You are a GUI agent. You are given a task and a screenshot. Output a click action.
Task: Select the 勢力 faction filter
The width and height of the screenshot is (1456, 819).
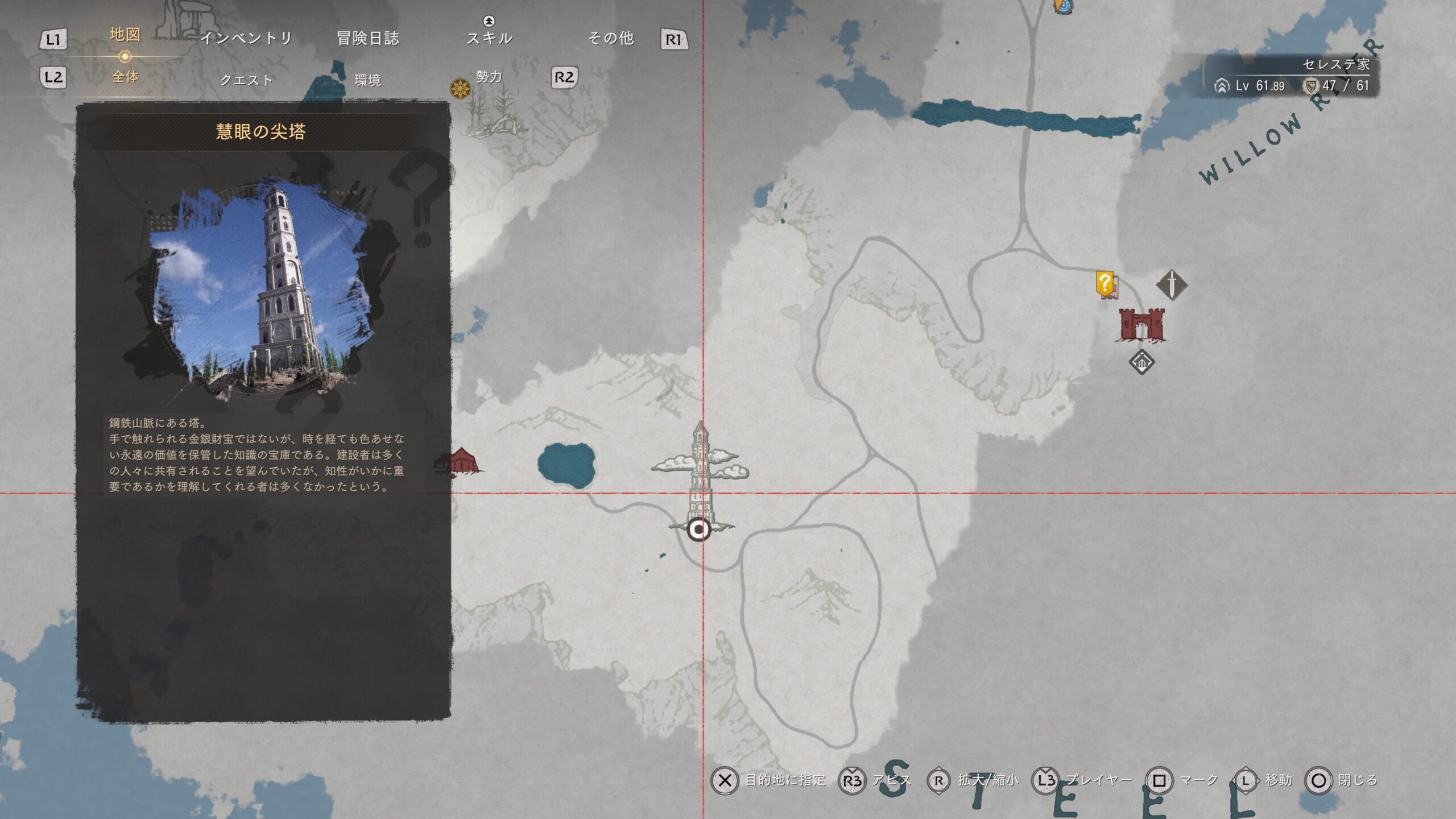pos(489,77)
